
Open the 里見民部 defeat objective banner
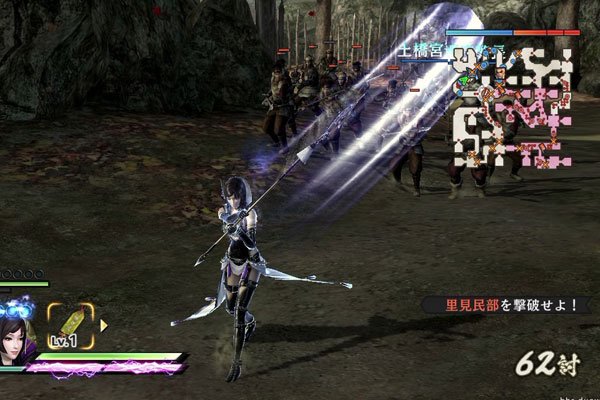501,305
